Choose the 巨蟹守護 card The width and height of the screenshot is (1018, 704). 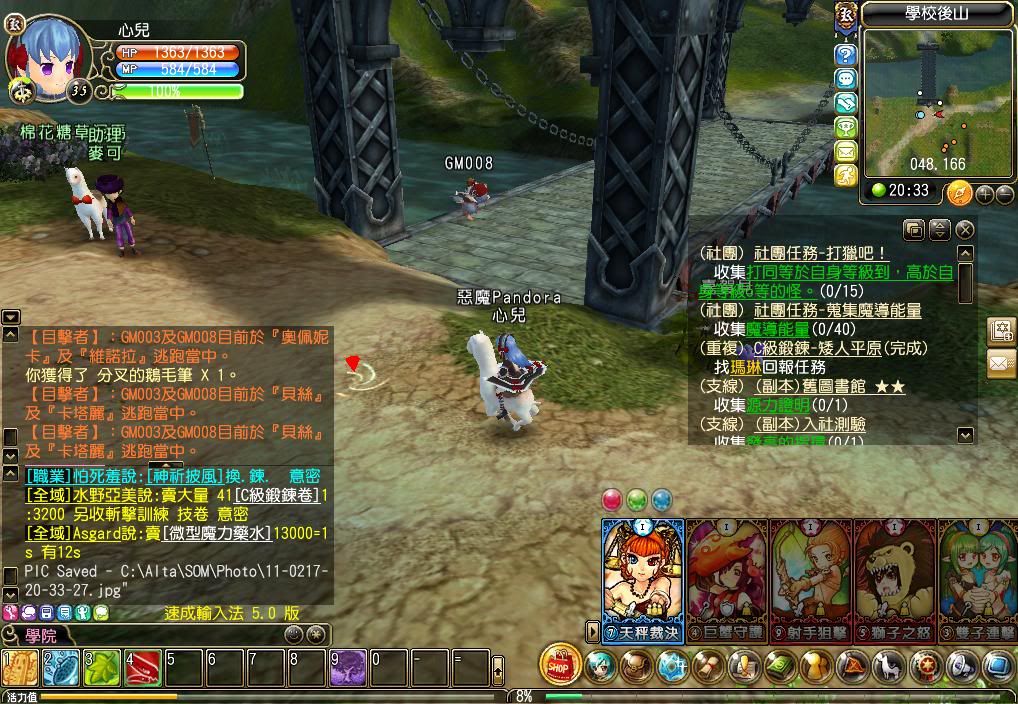pyautogui.click(x=727, y=578)
